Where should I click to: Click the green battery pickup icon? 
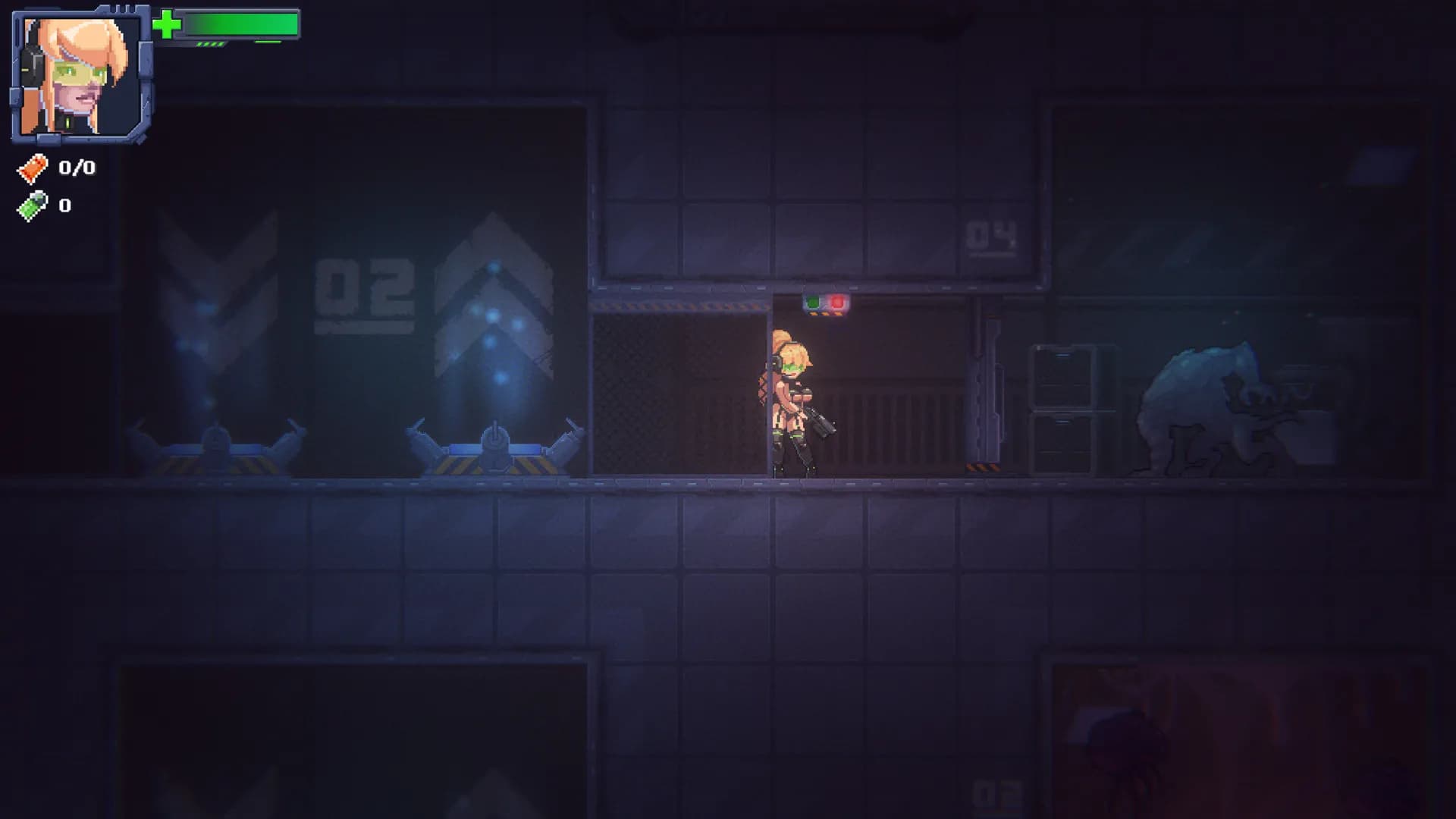[x=32, y=203]
